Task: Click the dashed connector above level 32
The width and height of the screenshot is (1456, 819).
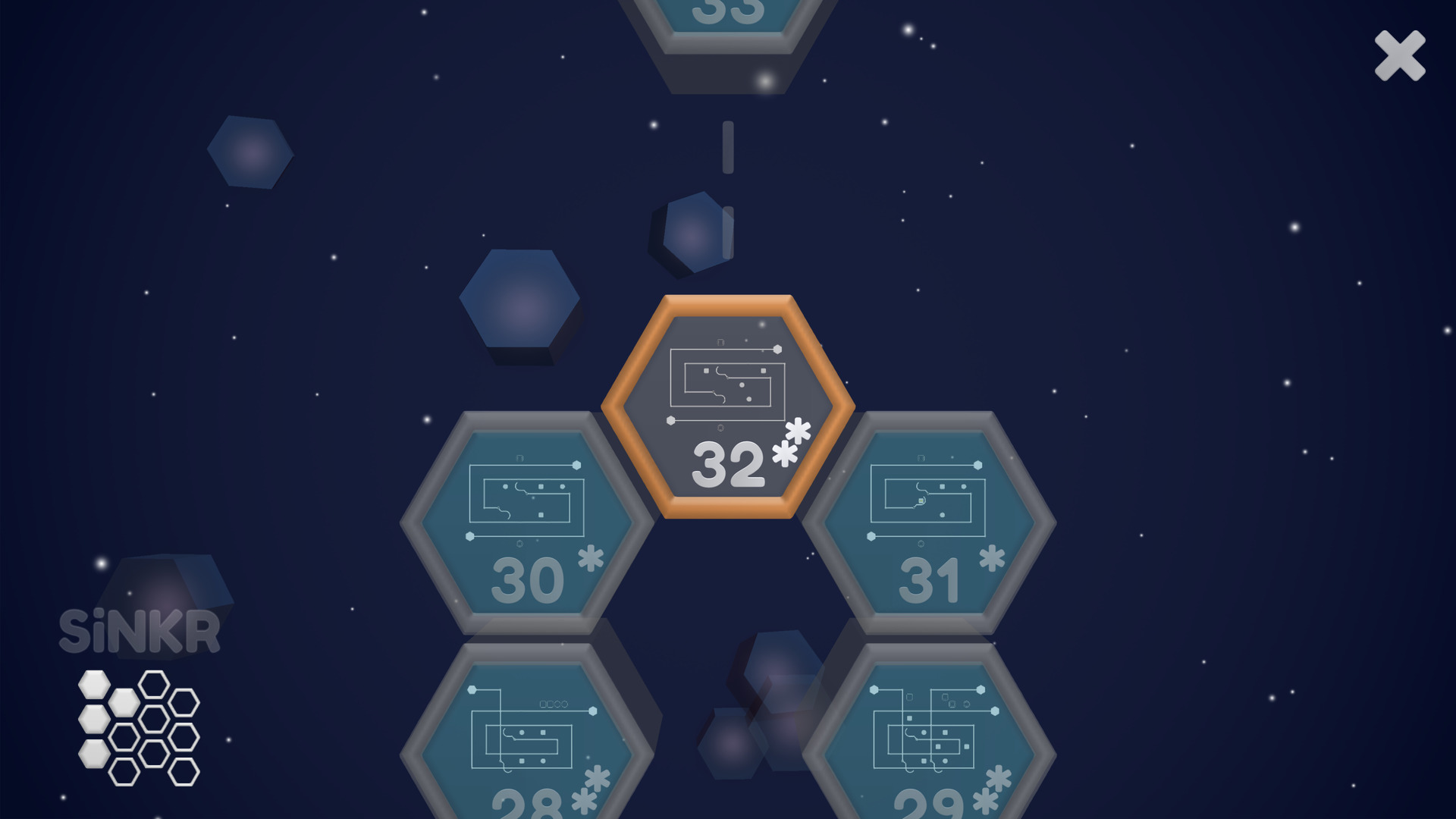Action: coord(728,146)
